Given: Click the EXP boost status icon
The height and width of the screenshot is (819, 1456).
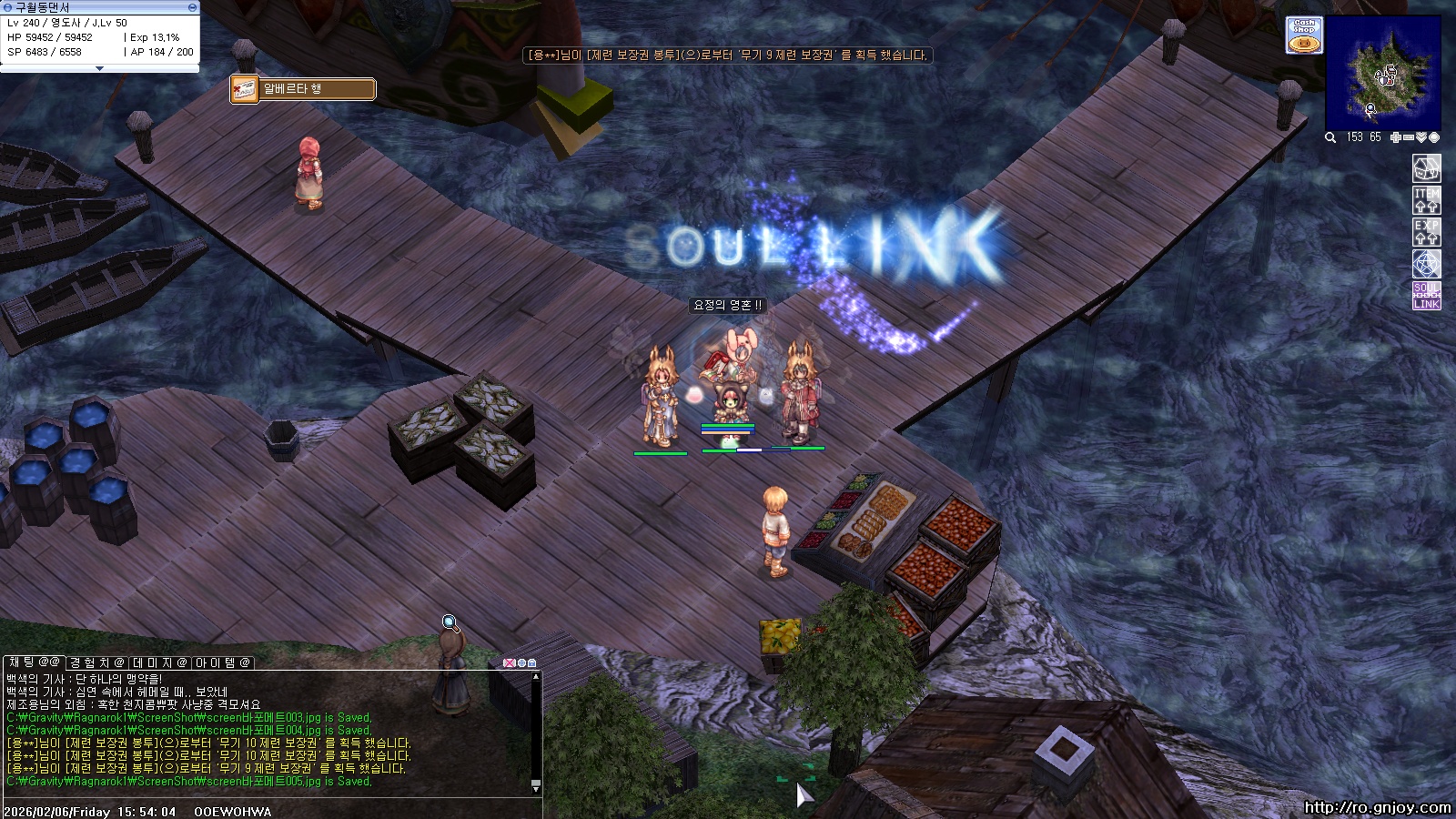Looking at the screenshot, I should 1426,232.
